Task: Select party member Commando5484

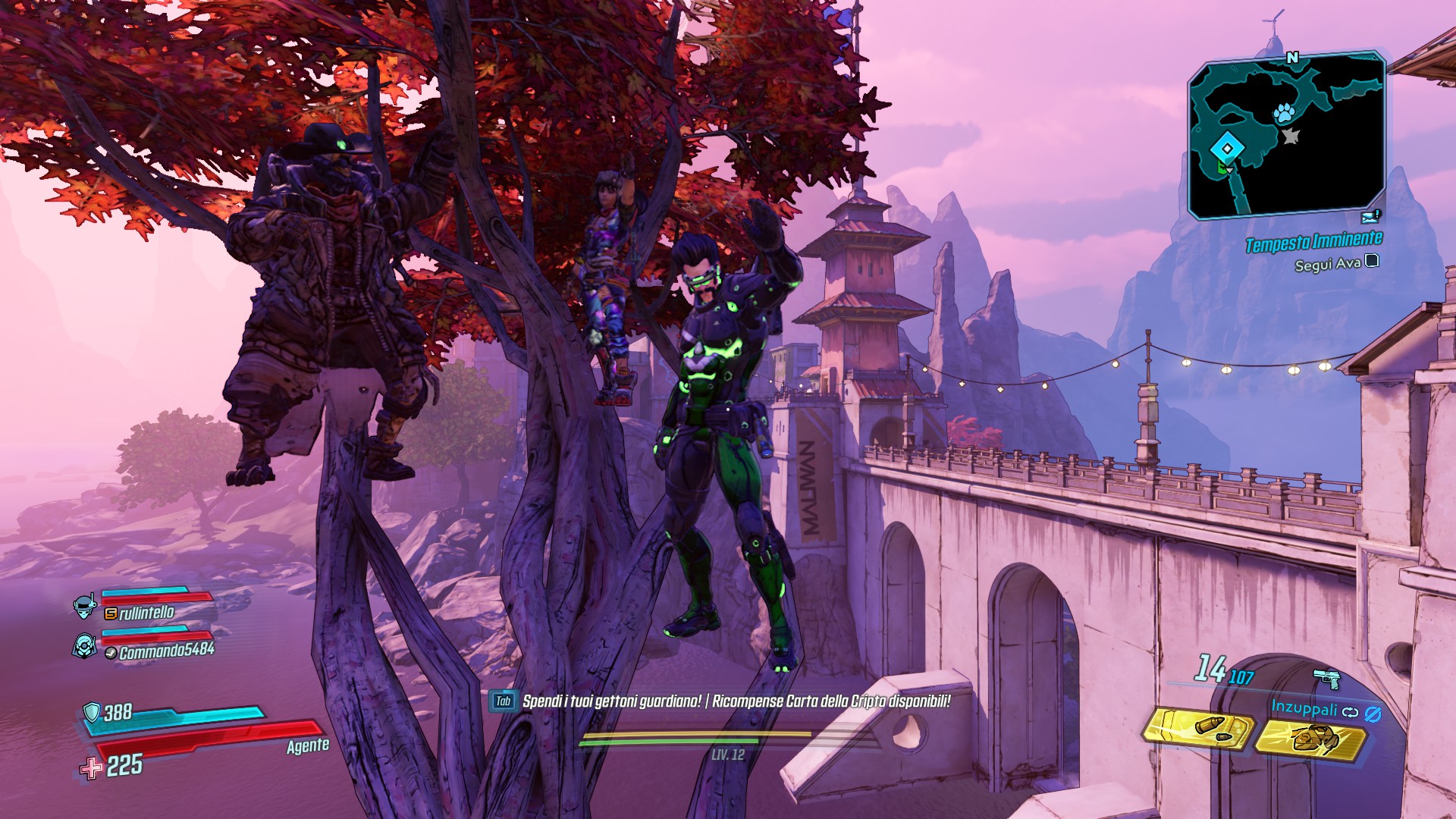Action: [x=167, y=651]
